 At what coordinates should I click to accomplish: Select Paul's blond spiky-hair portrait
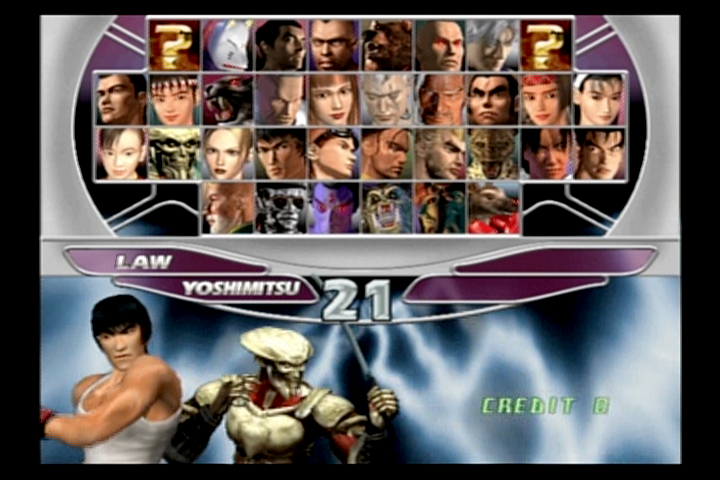(441, 153)
